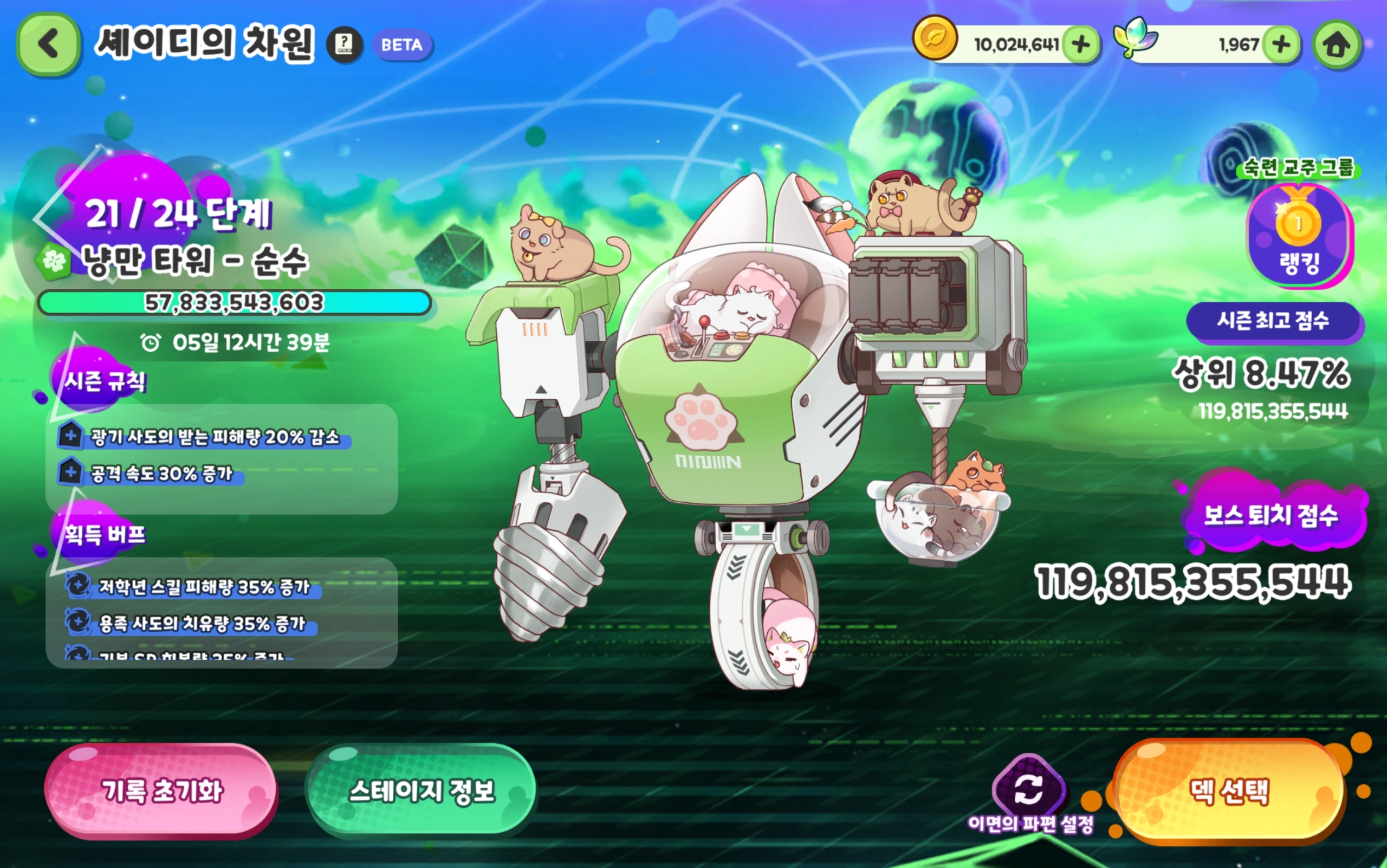Choose a deck with 덱 선택 button
Viewport: 1387px width, 868px height.
pos(1229,791)
